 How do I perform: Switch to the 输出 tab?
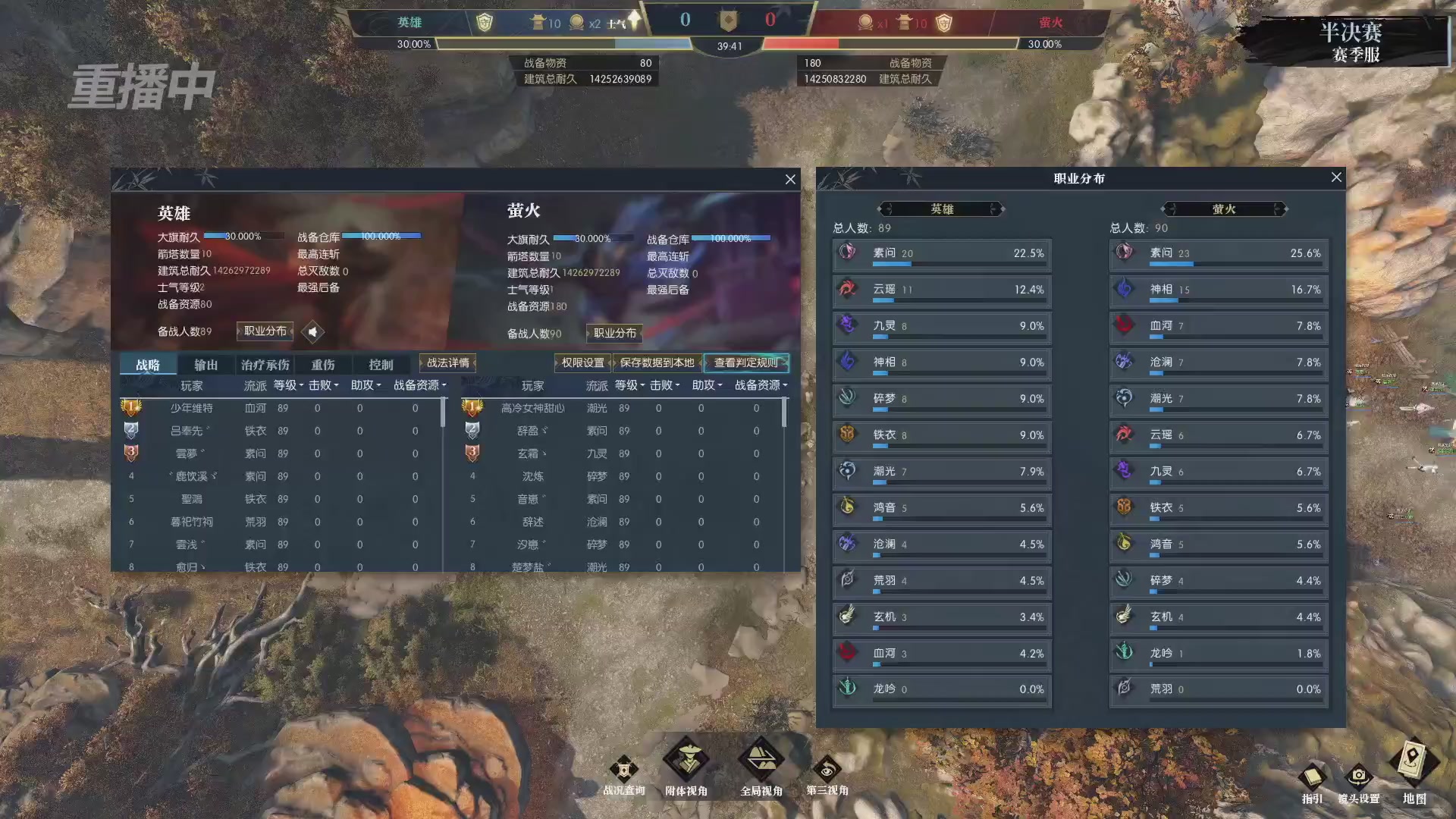point(205,364)
